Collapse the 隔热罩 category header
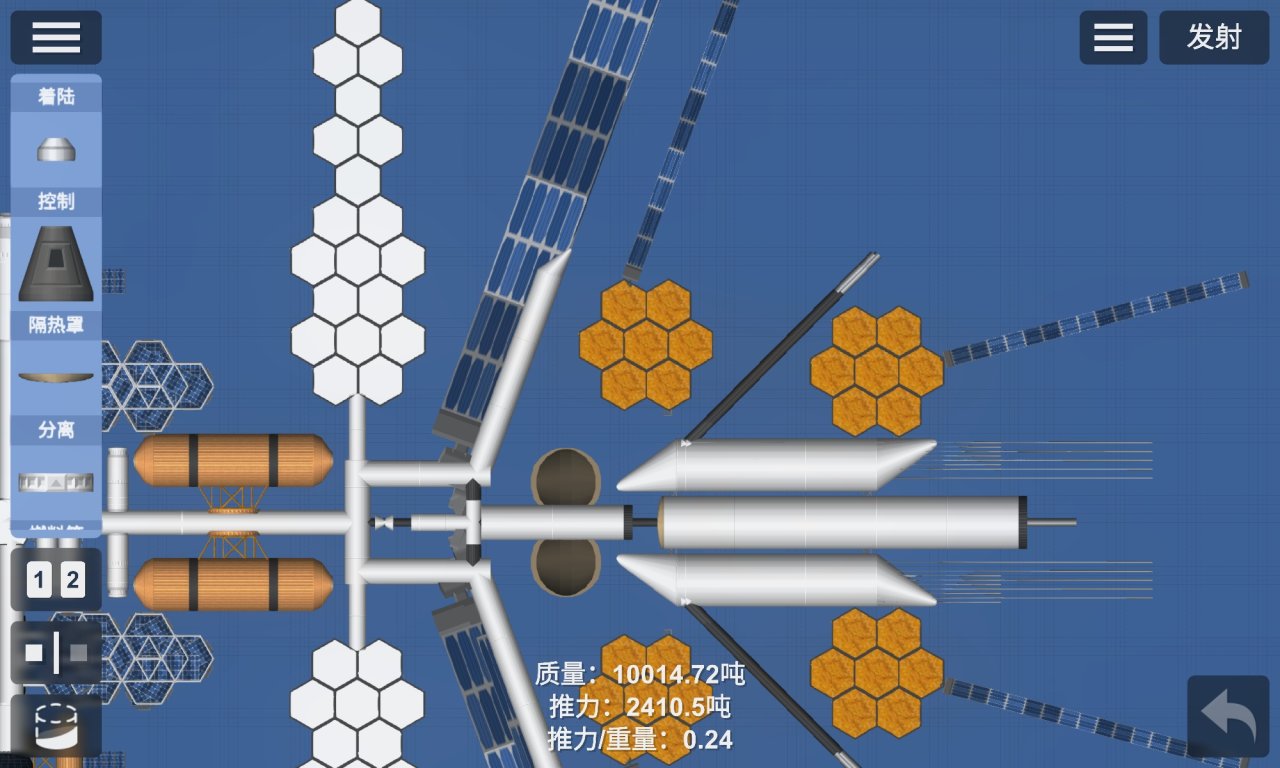 click(55, 326)
